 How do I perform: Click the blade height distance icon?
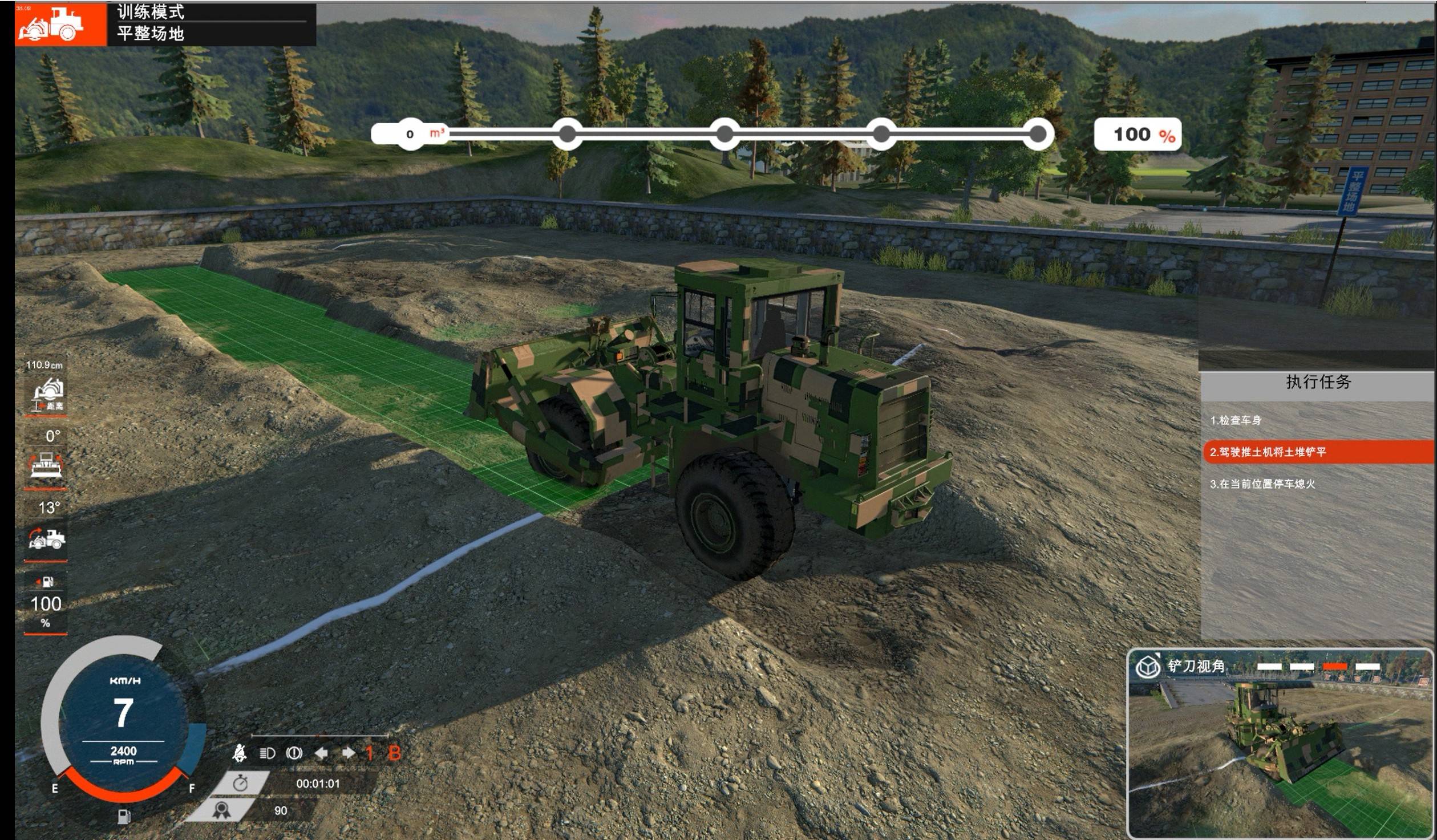coord(48,393)
